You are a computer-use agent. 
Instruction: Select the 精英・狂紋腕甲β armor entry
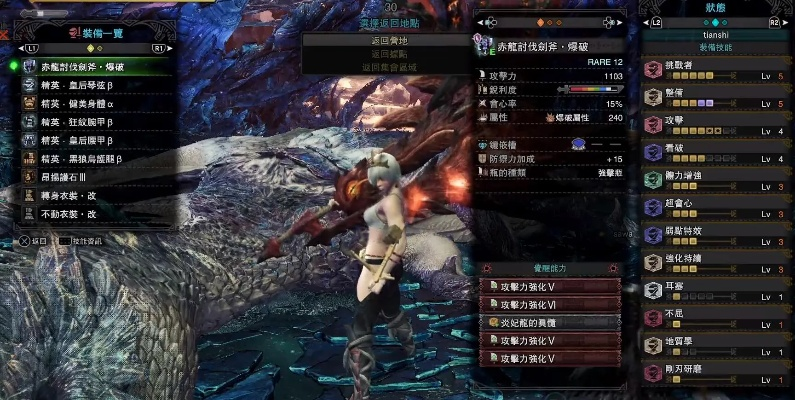pos(95,122)
